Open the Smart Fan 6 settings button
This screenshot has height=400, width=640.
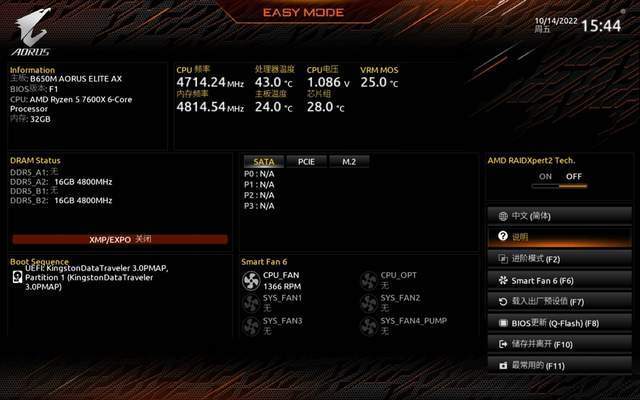[559, 280]
